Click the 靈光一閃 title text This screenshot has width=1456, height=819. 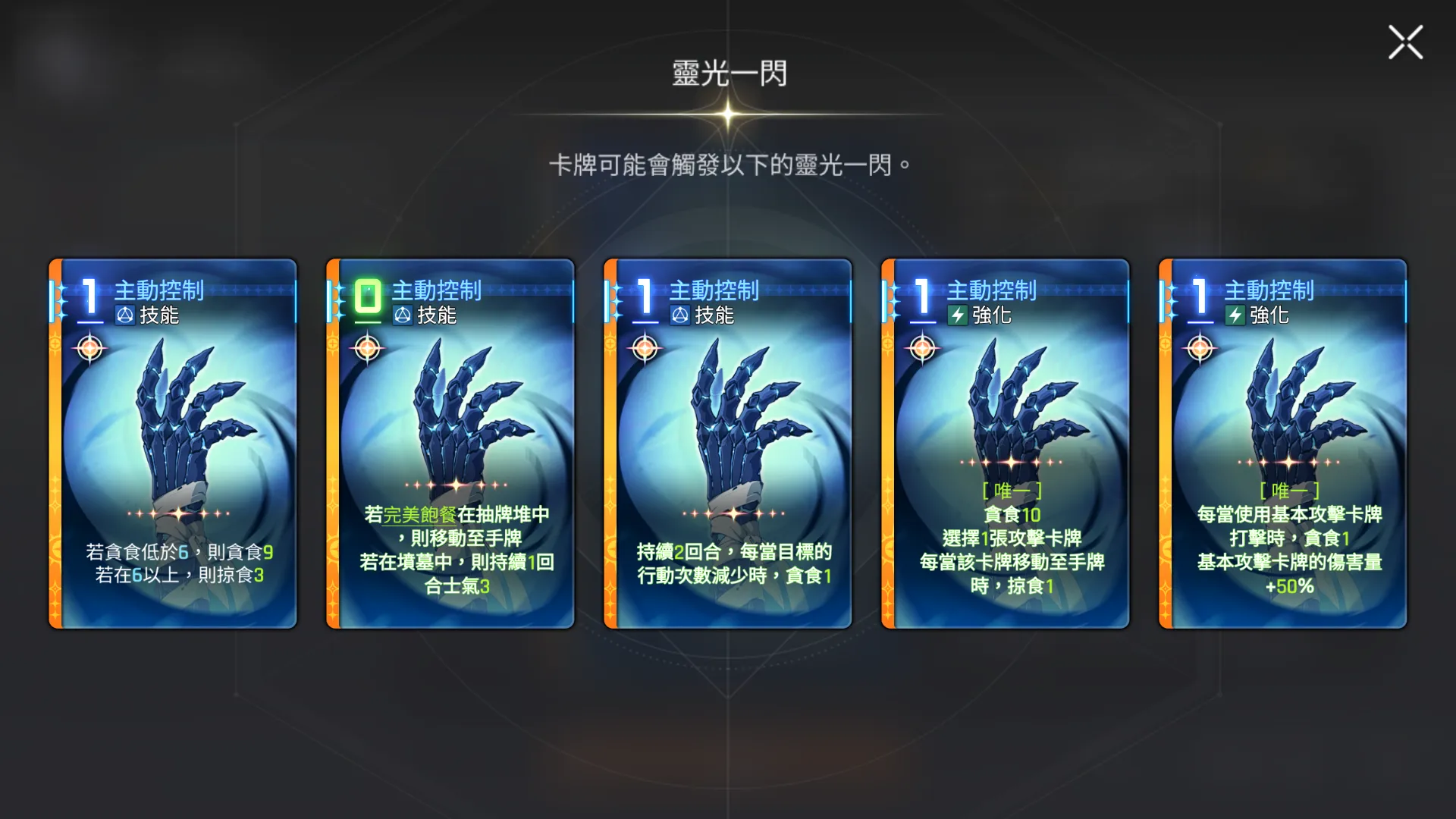point(728,74)
